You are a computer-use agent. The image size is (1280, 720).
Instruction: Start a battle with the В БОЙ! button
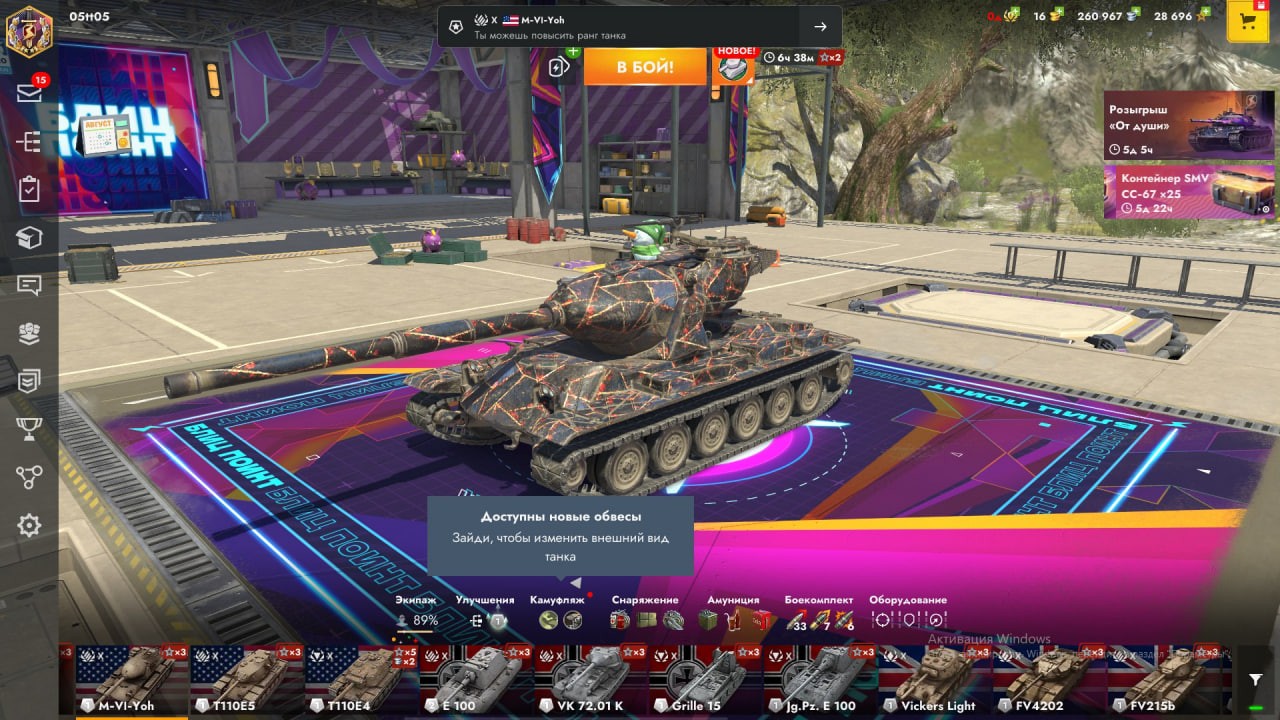[644, 67]
